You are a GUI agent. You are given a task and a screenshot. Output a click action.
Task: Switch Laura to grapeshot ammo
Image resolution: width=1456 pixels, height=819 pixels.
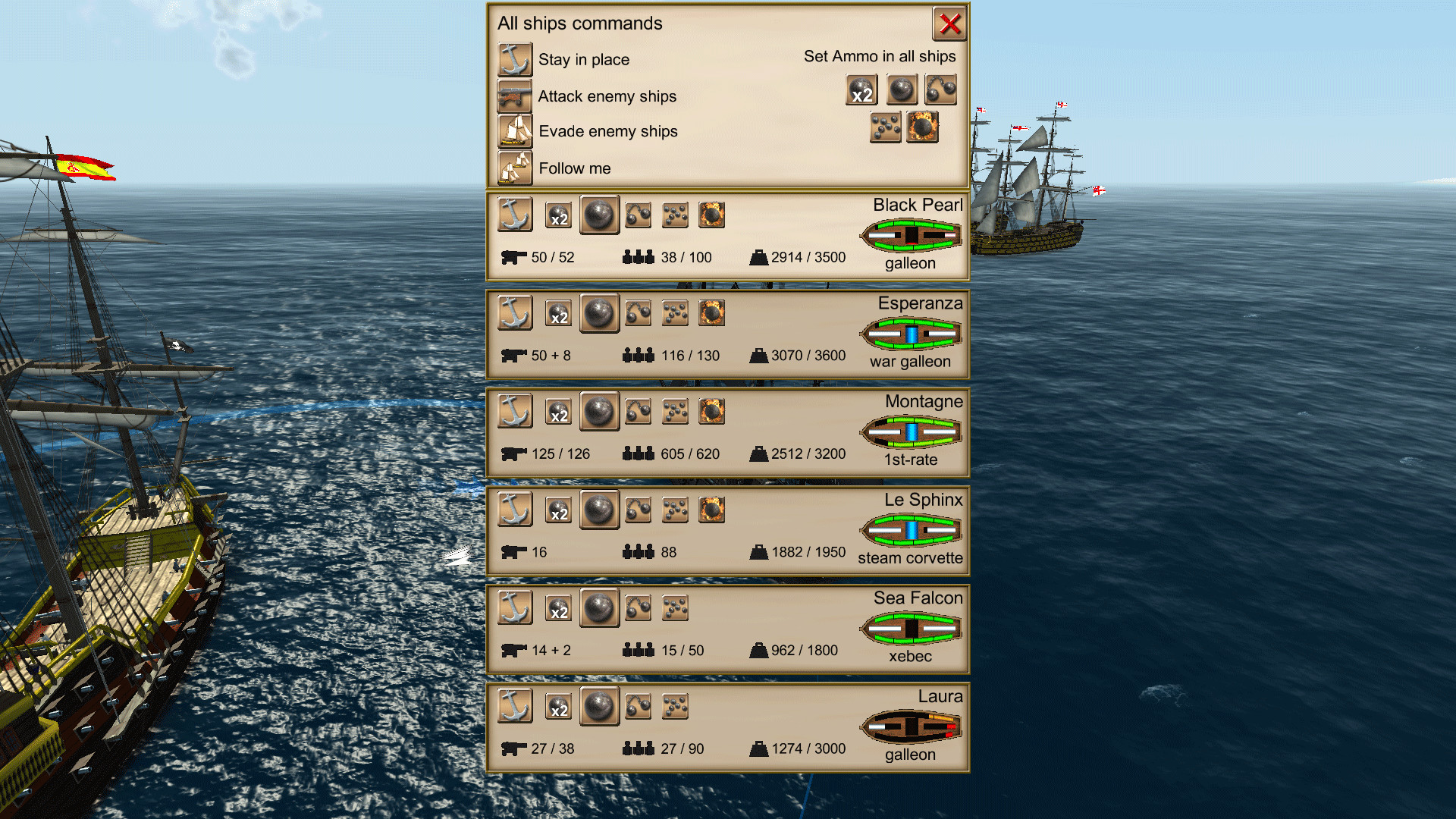click(675, 706)
